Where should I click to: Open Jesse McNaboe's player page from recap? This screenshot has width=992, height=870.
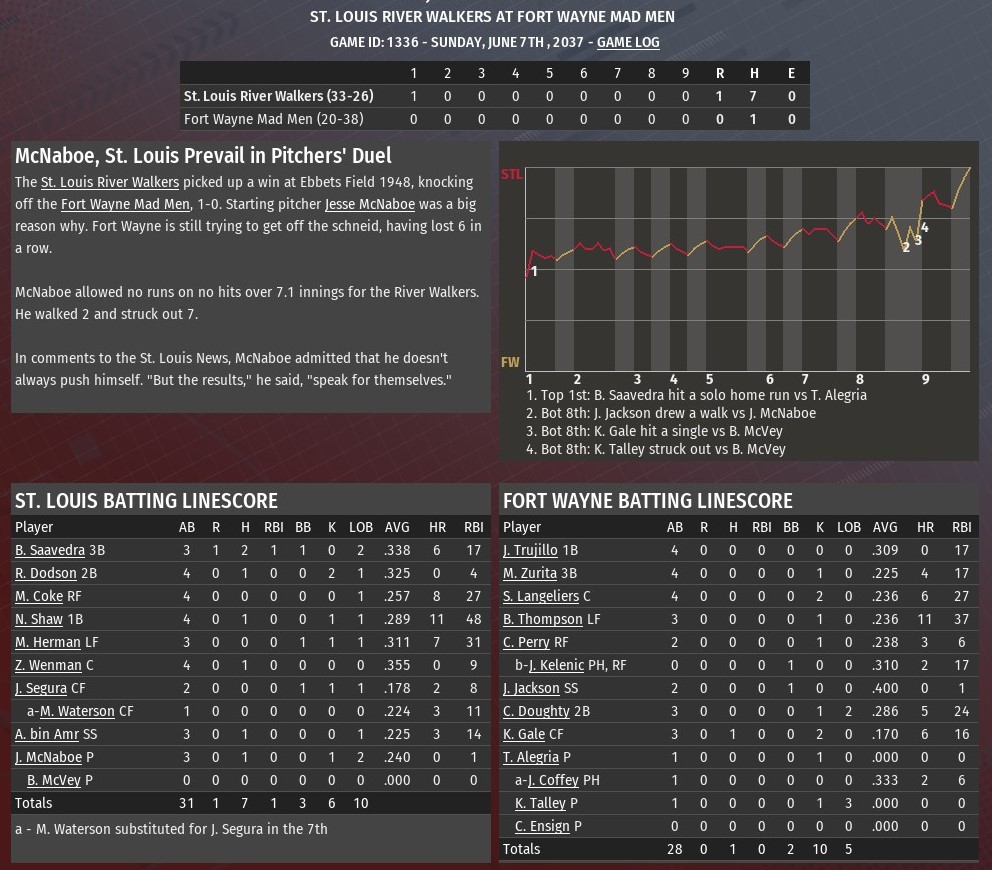[x=369, y=204]
